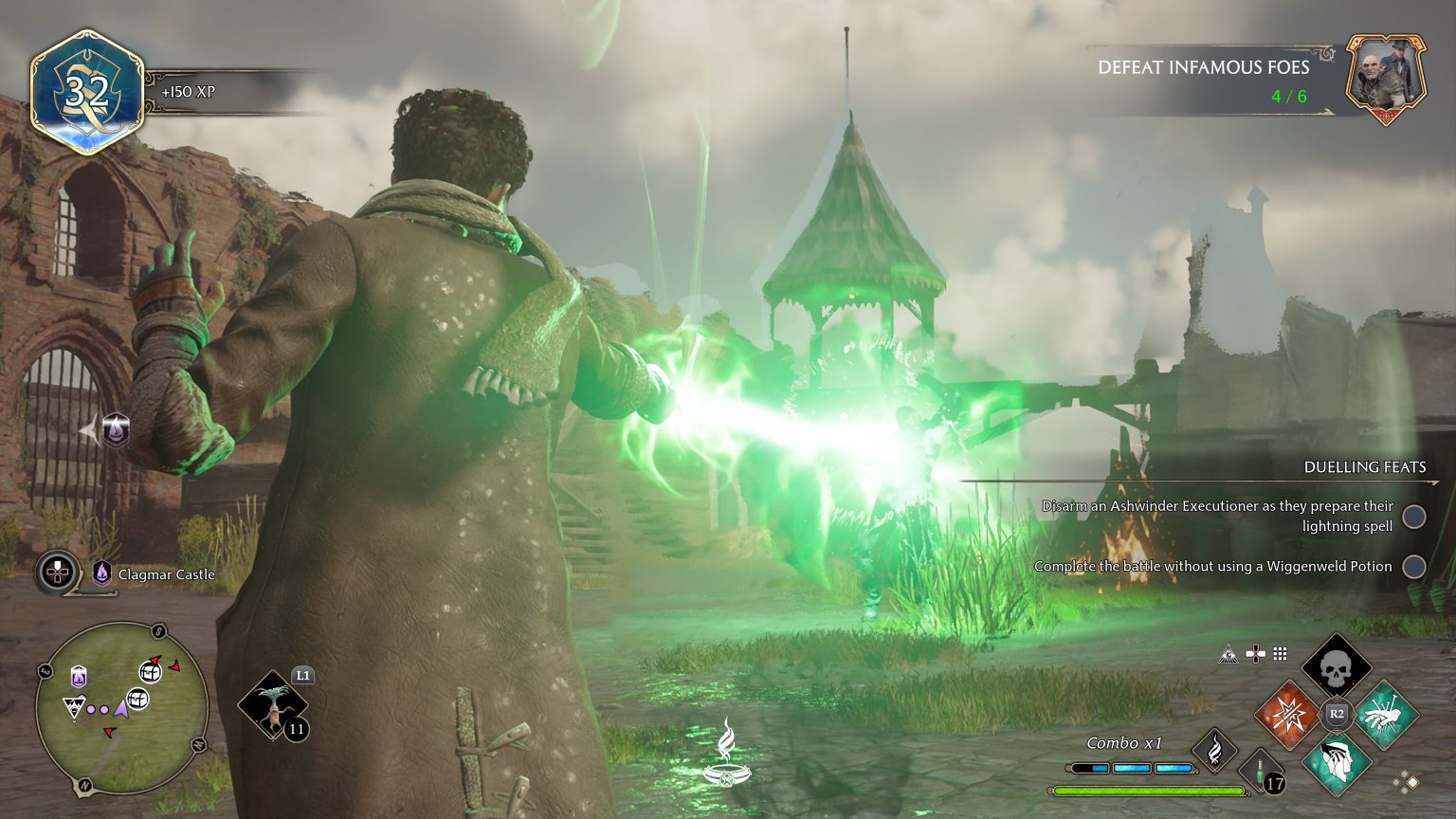1456x819 pixels.
Task: Click the eye-in-pyramid indicator above spell diamond
Action: (1229, 652)
